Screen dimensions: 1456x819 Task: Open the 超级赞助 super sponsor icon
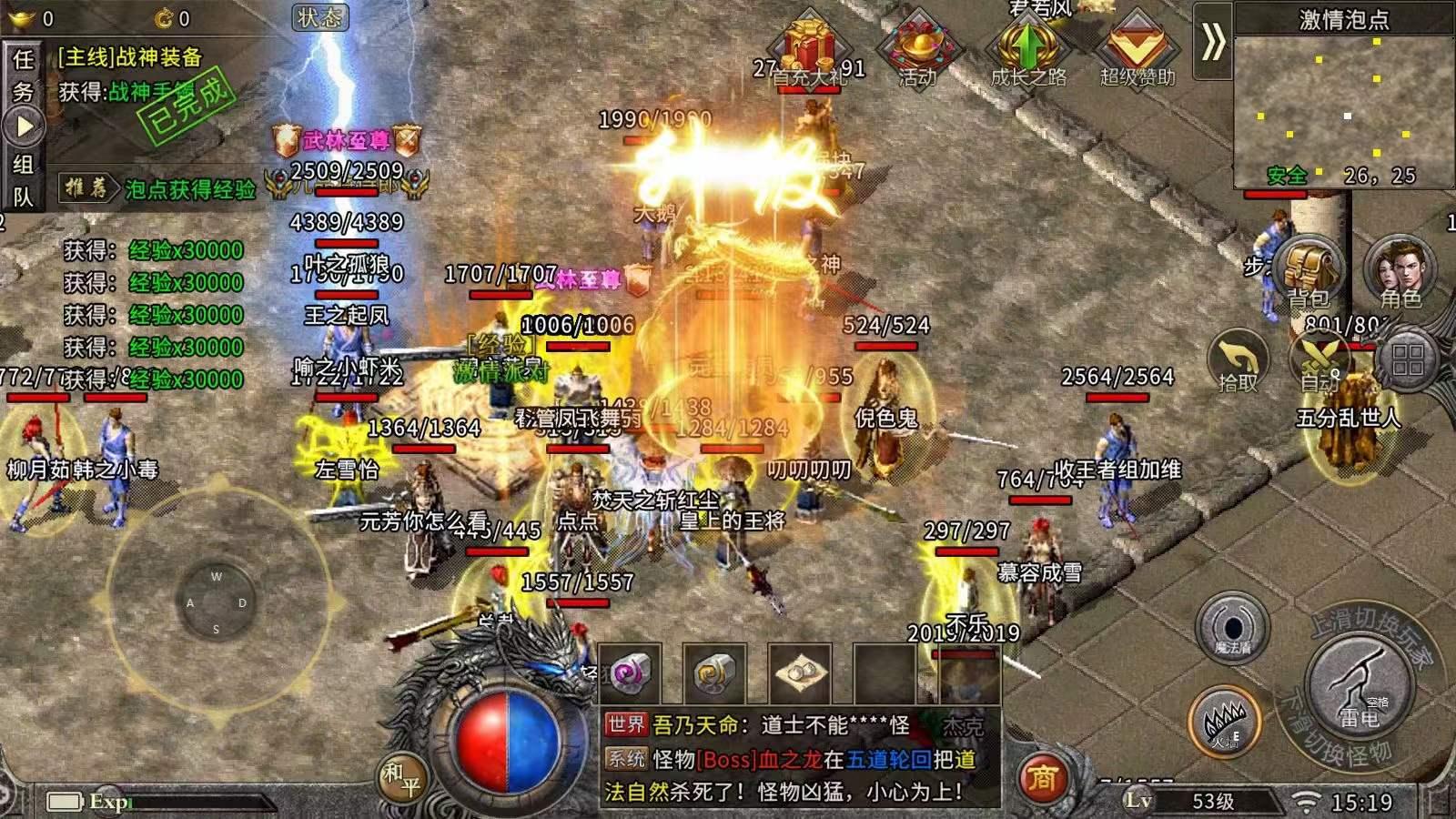coord(1137,50)
